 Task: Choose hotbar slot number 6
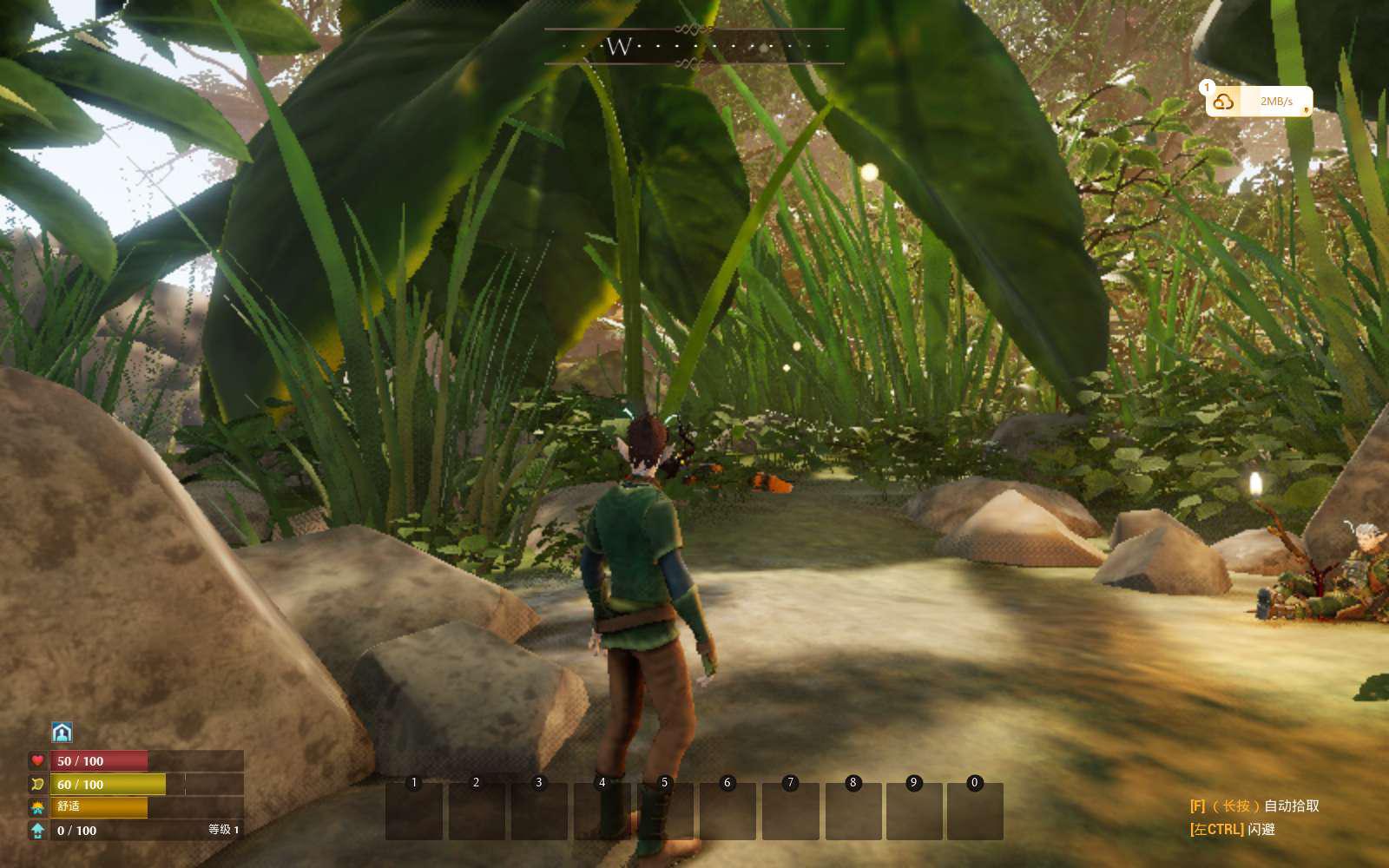[727, 811]
